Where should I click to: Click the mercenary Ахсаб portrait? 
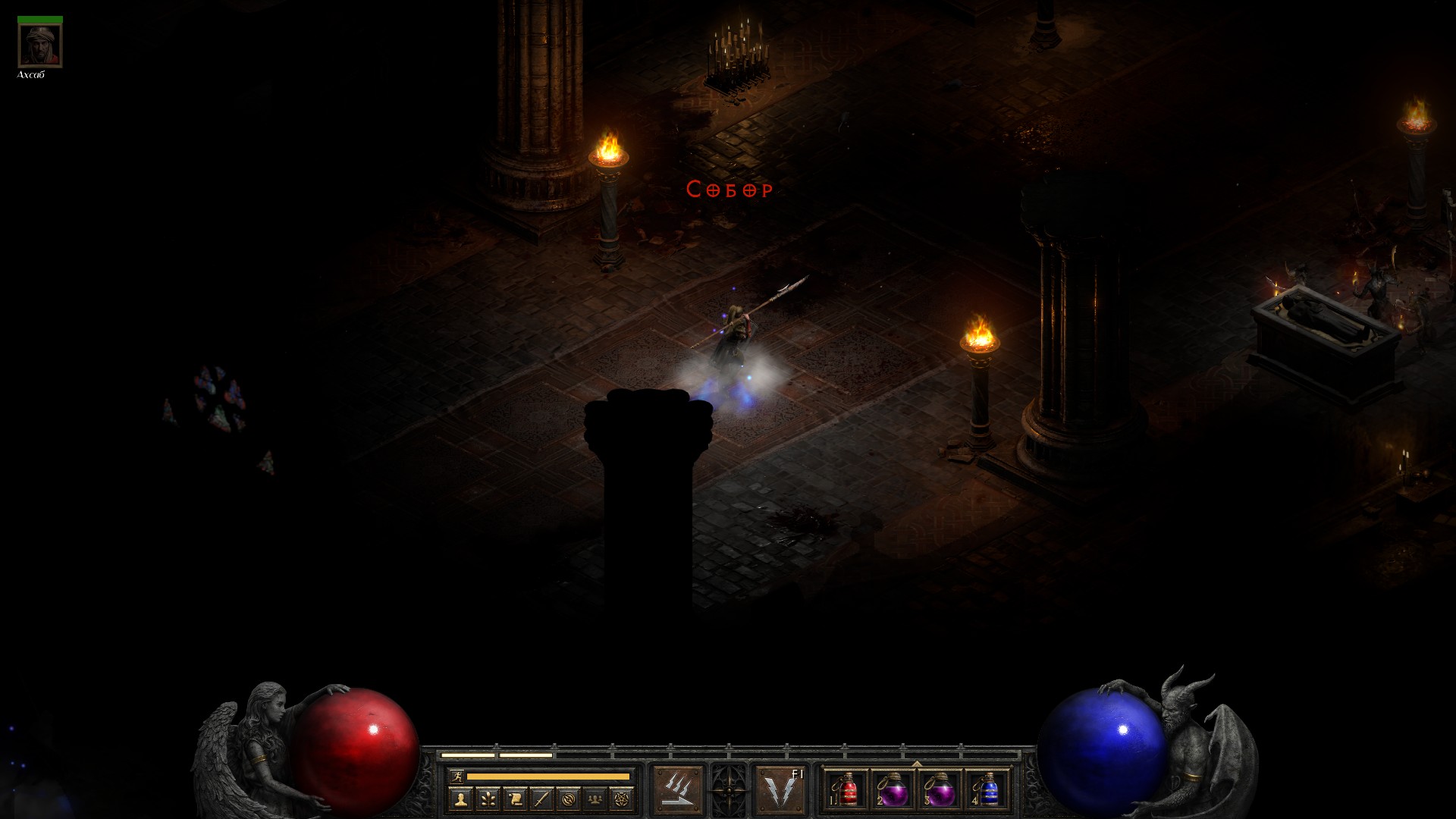[x=40, y=45]
